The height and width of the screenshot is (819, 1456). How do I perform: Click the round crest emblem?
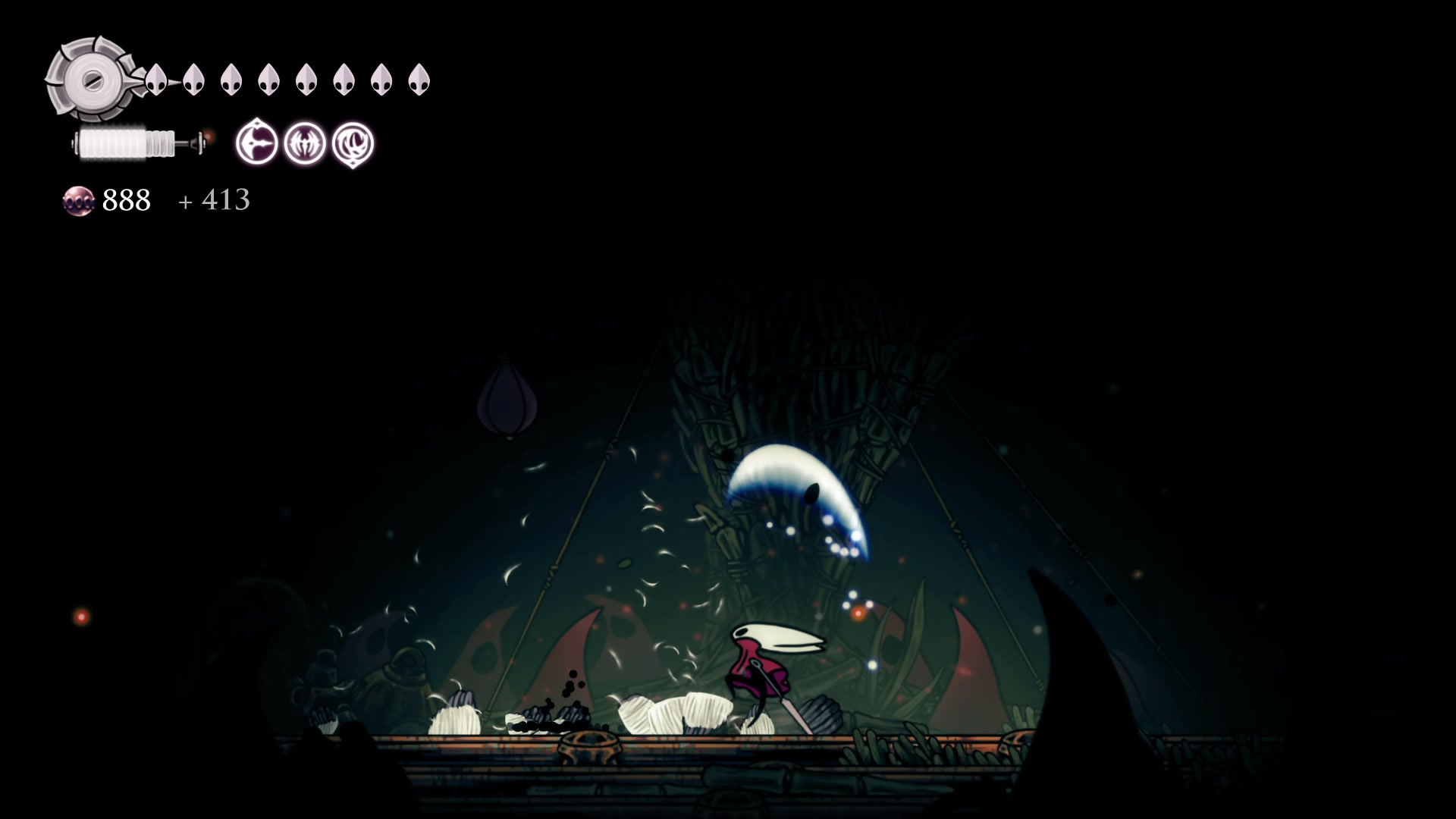(91, 79)
